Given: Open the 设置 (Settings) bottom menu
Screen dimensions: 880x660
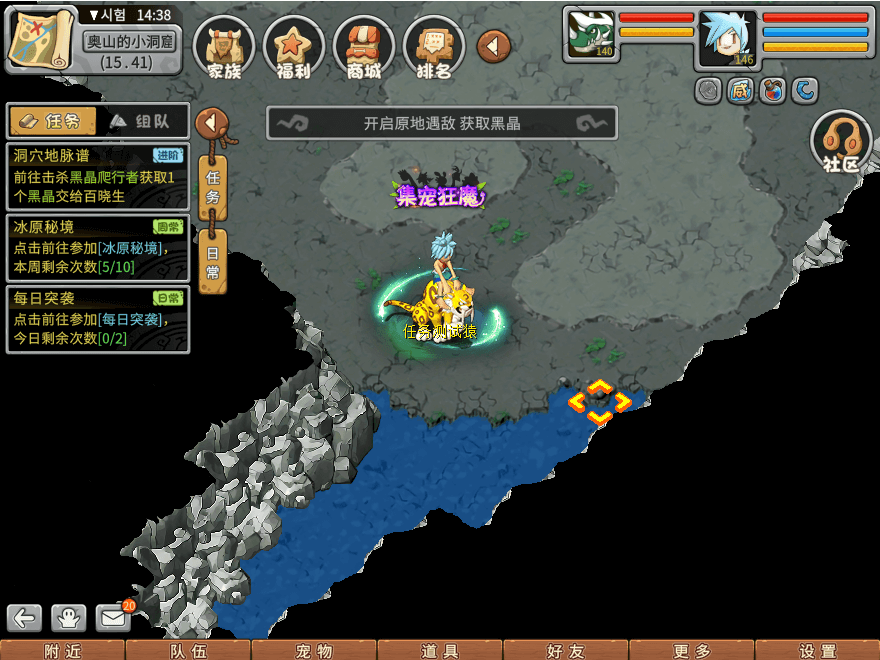Looking at the screenshot, I should pyautogui.click(x=818, y=650).
